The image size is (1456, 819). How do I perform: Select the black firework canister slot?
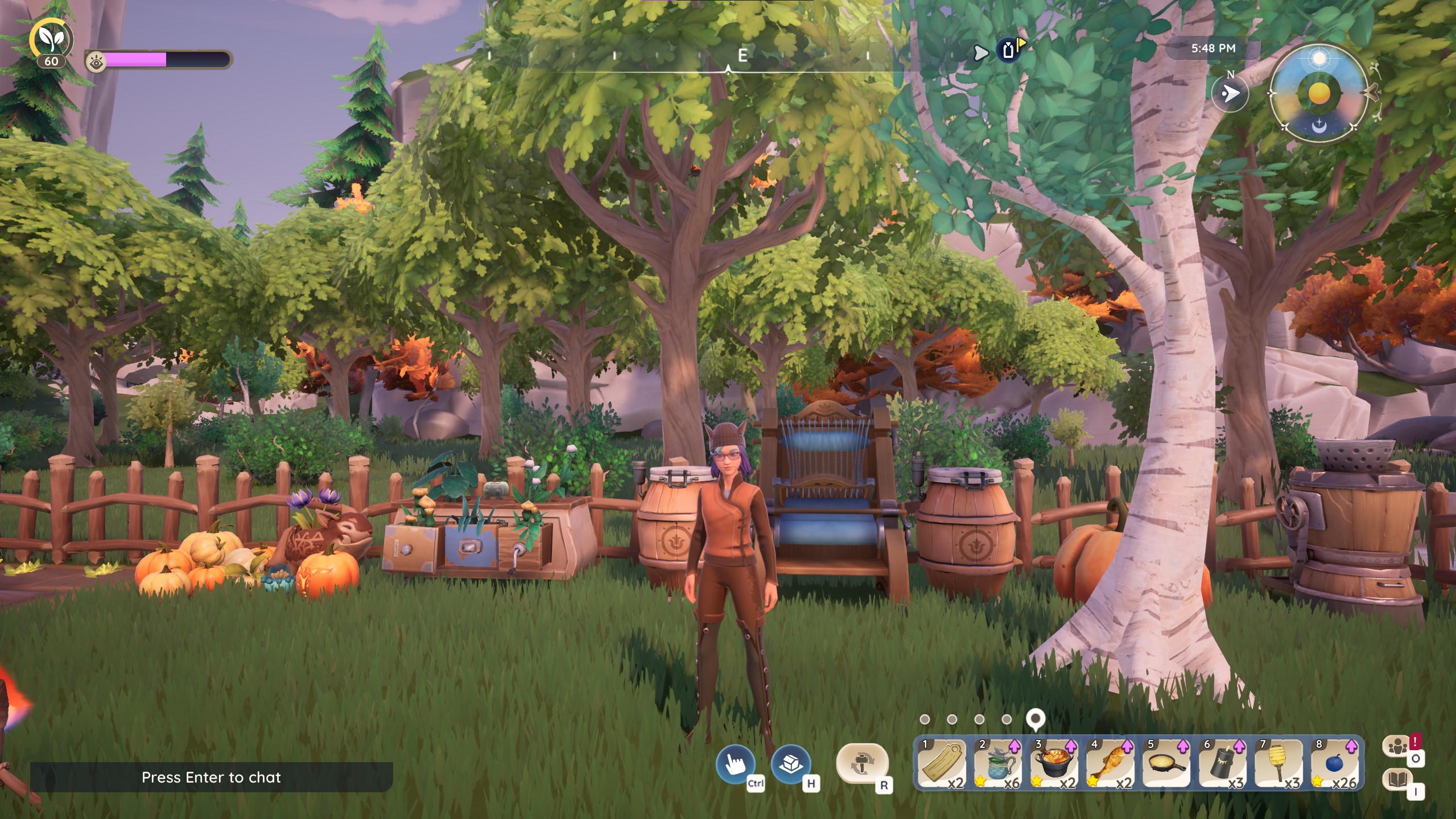point(1223,764)
